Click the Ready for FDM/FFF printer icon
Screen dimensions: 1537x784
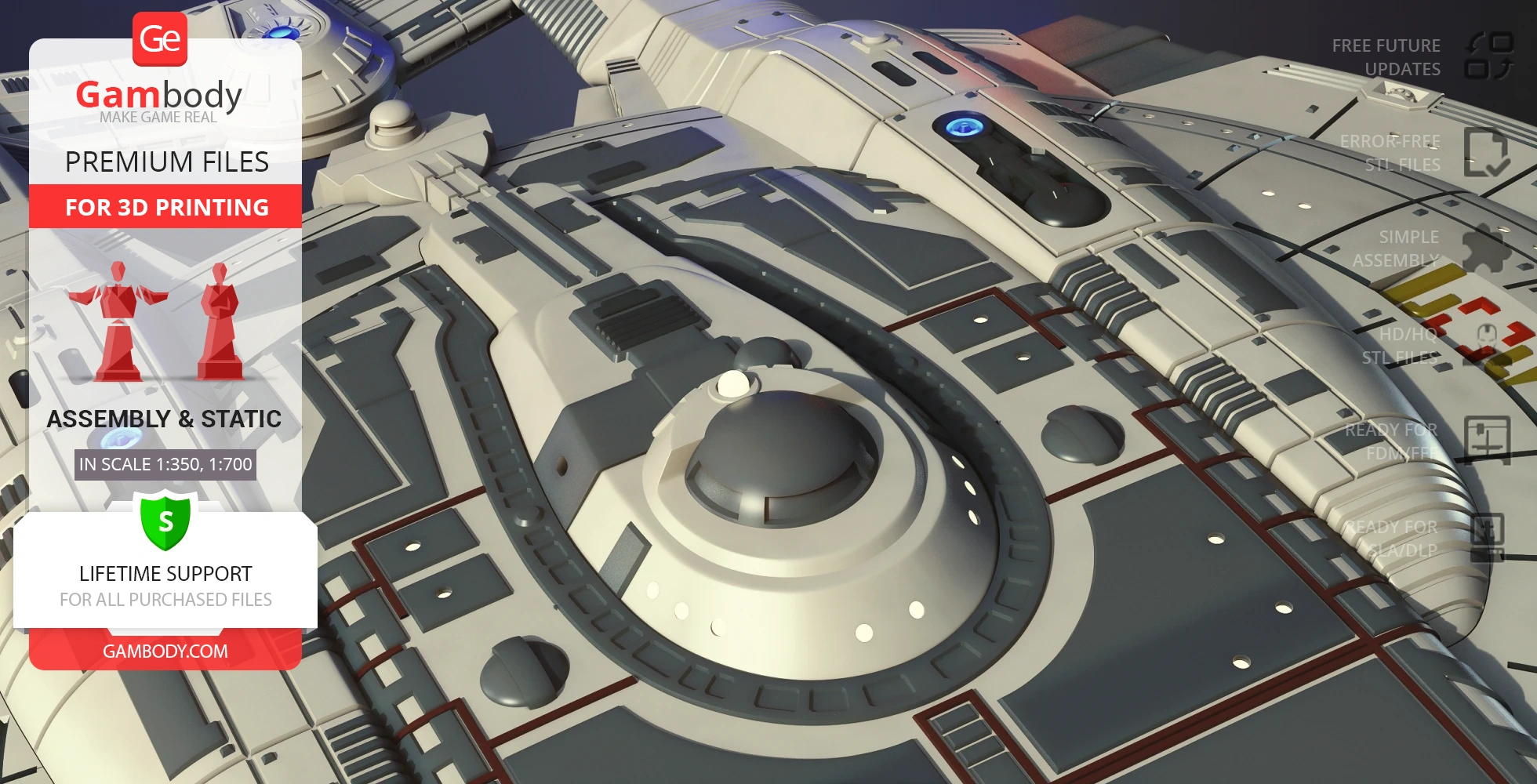(x=1487, y=441)
